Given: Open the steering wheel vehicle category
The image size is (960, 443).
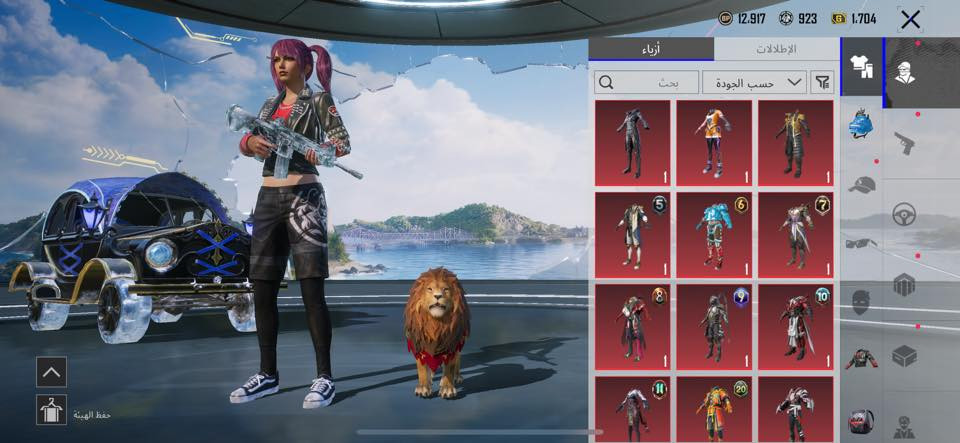Looking at the screenshot, I should click(x=904, y=213).
